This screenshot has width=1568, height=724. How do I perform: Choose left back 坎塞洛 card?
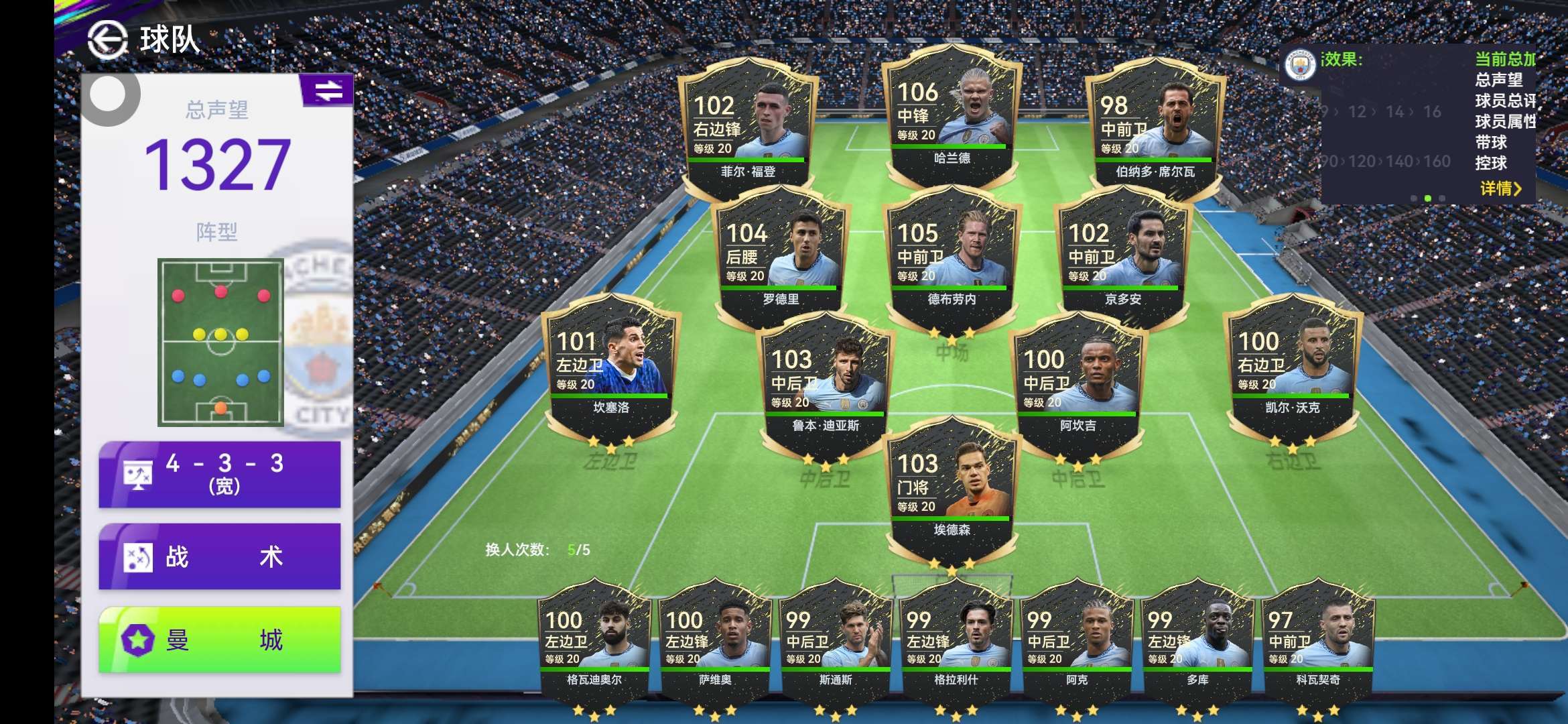[610, 367]
